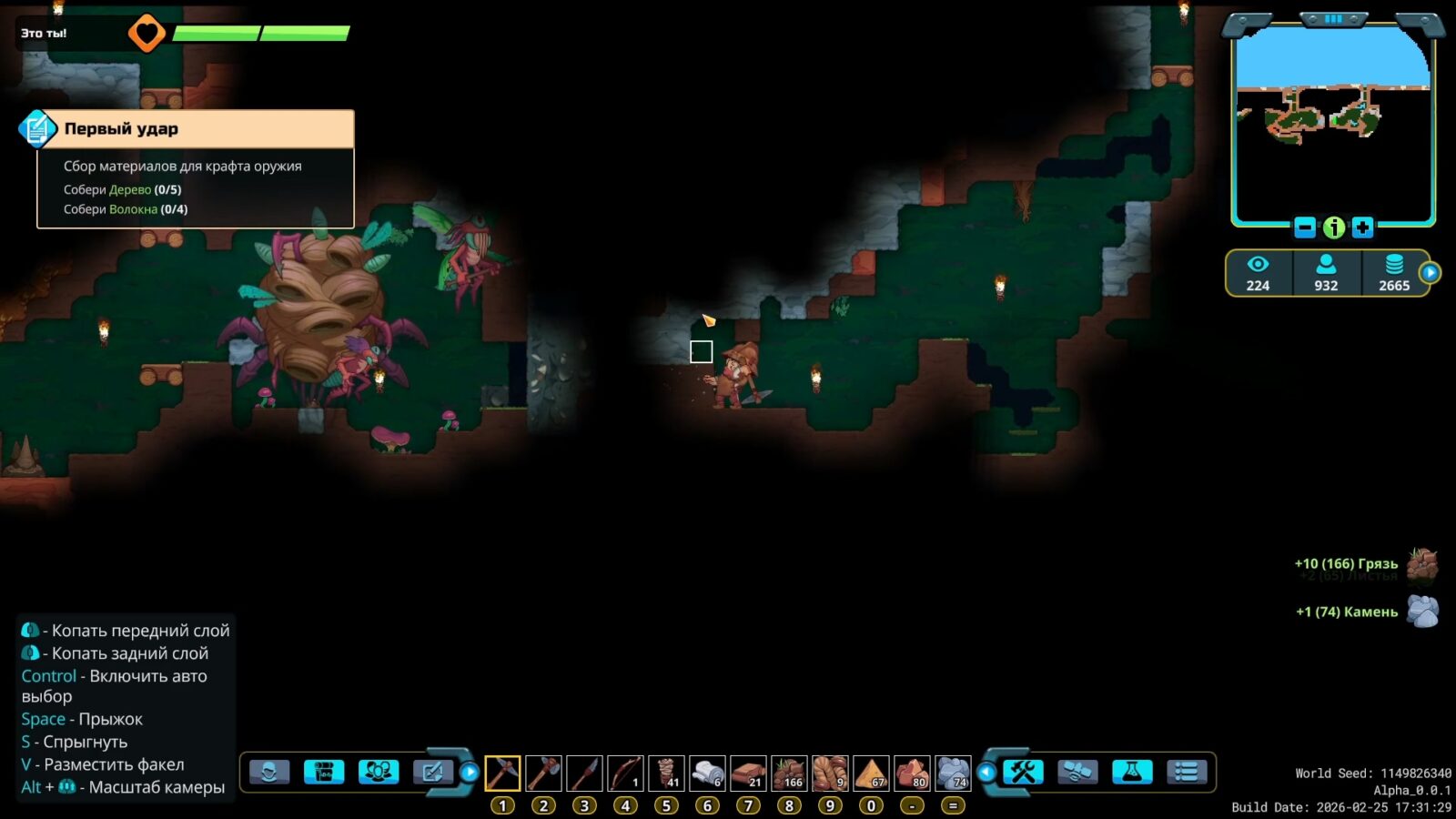Open the crafting tools menu button

pyautogui.click(x=1023, y=773)
